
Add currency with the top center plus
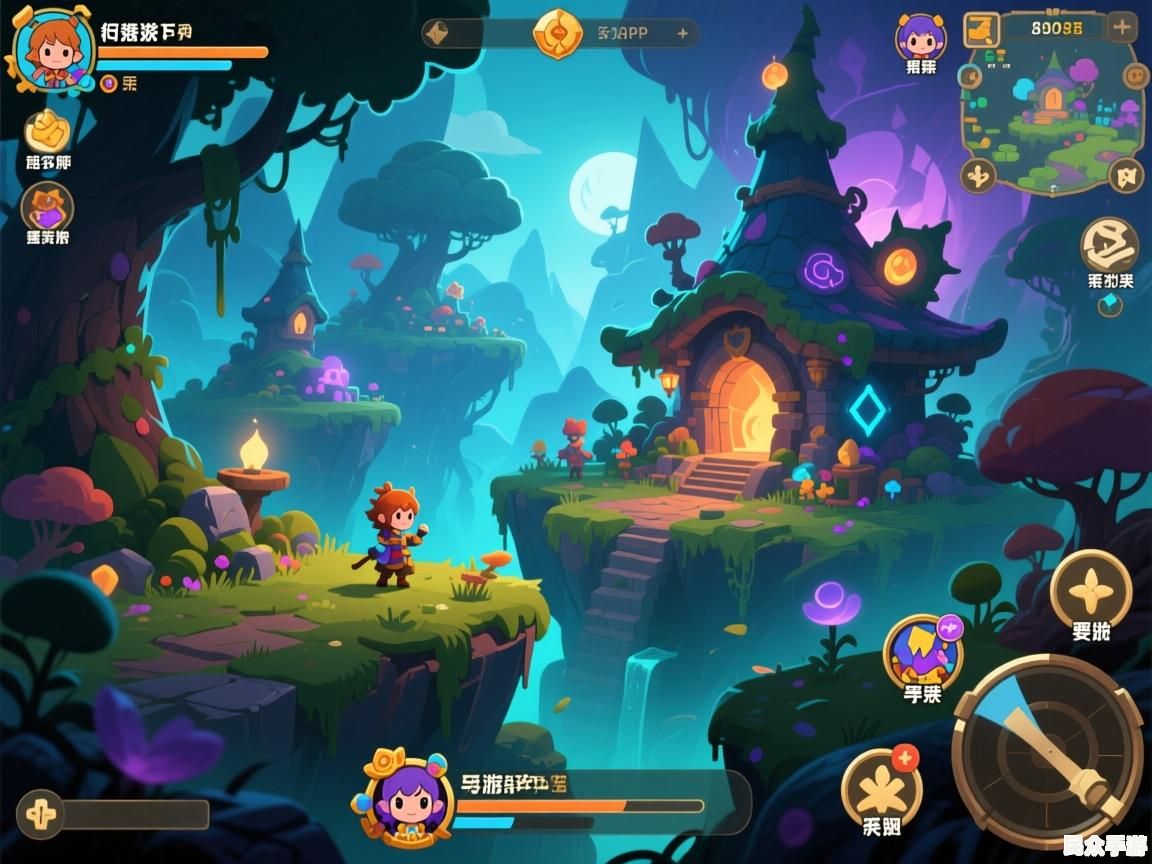(683, 33)
